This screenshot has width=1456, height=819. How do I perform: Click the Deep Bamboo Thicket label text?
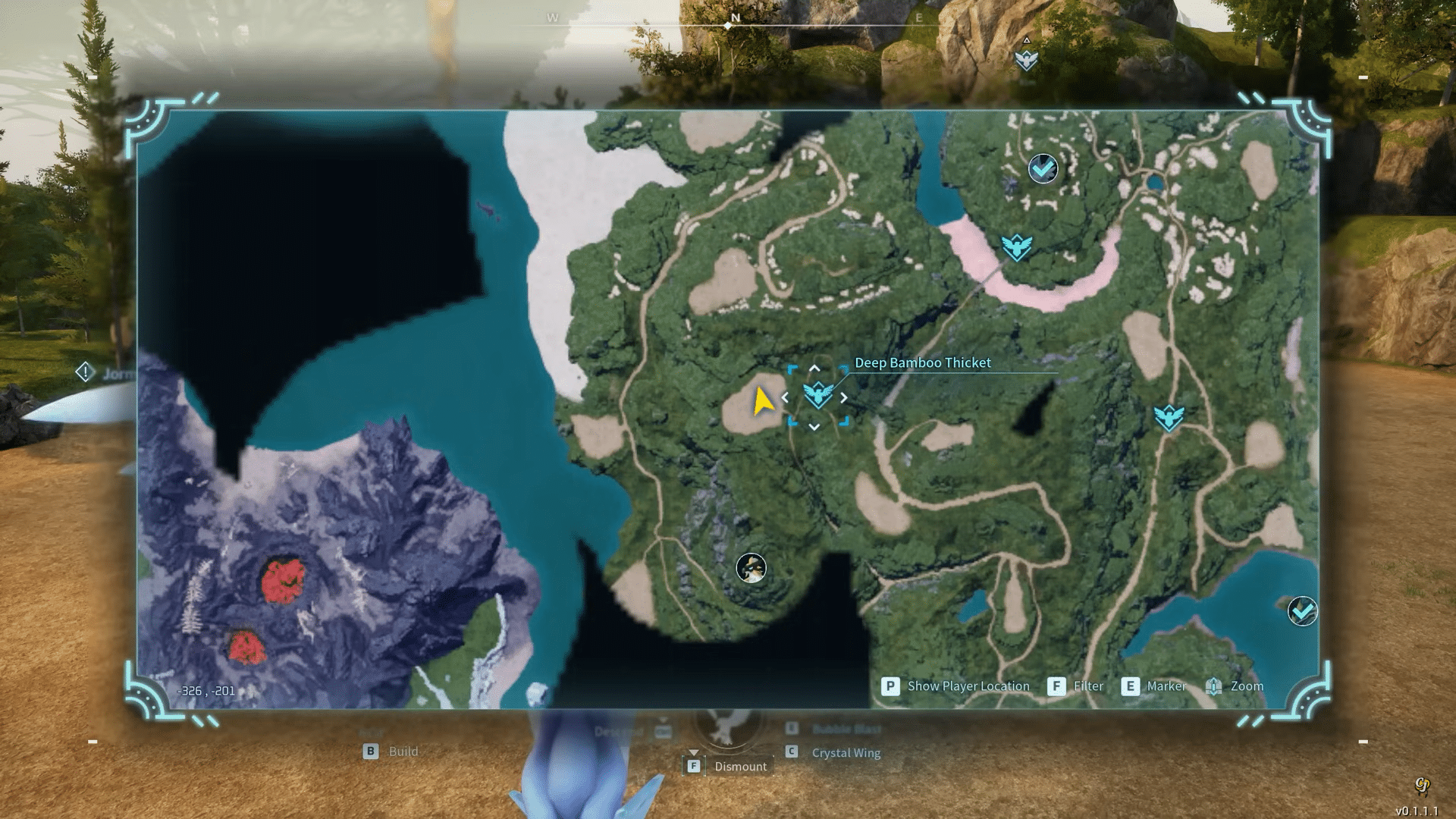[922, 362]
